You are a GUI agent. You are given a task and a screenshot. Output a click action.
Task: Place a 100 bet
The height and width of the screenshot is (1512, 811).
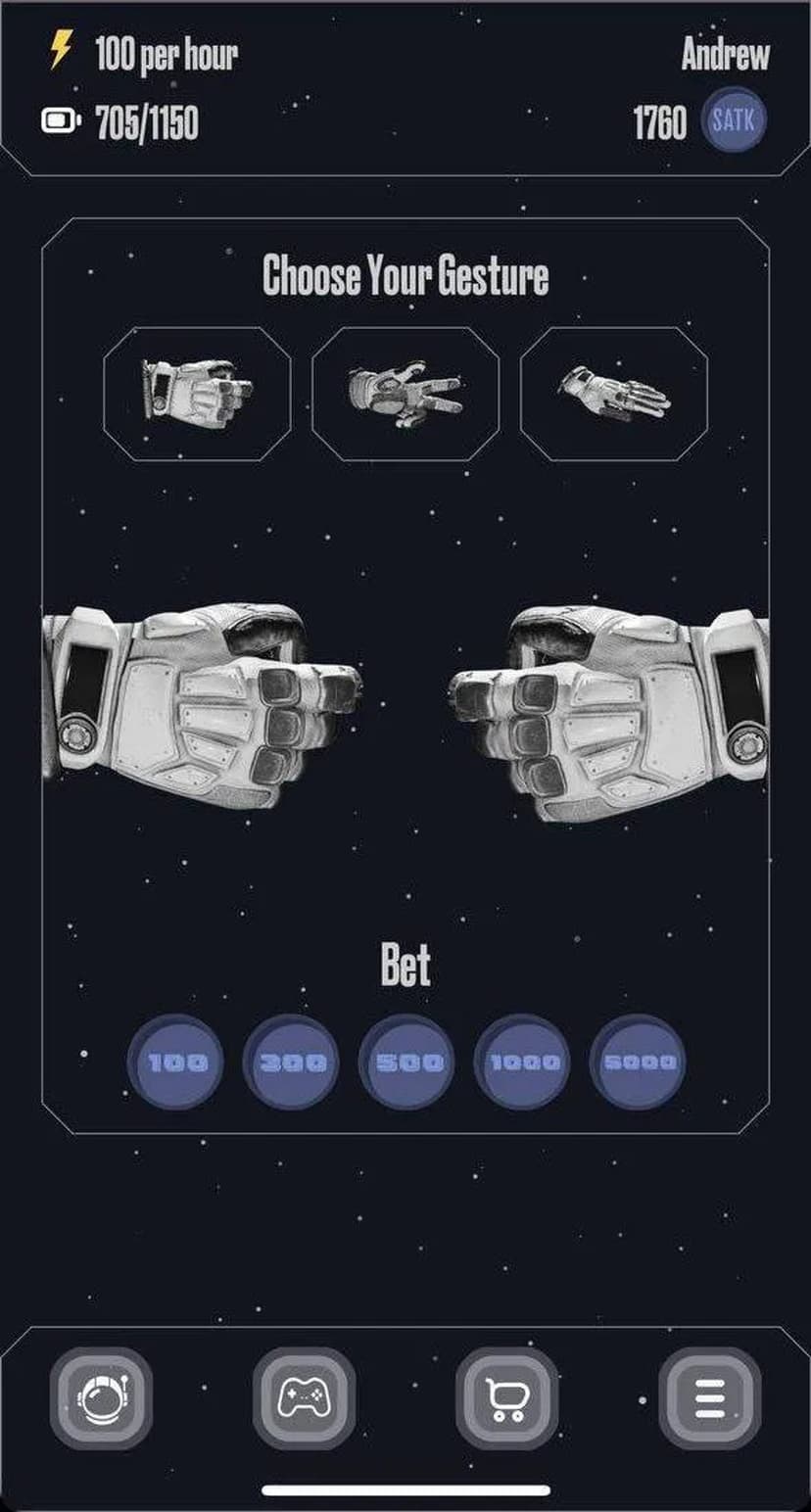pyautogui.click(x=176, y=1062)
